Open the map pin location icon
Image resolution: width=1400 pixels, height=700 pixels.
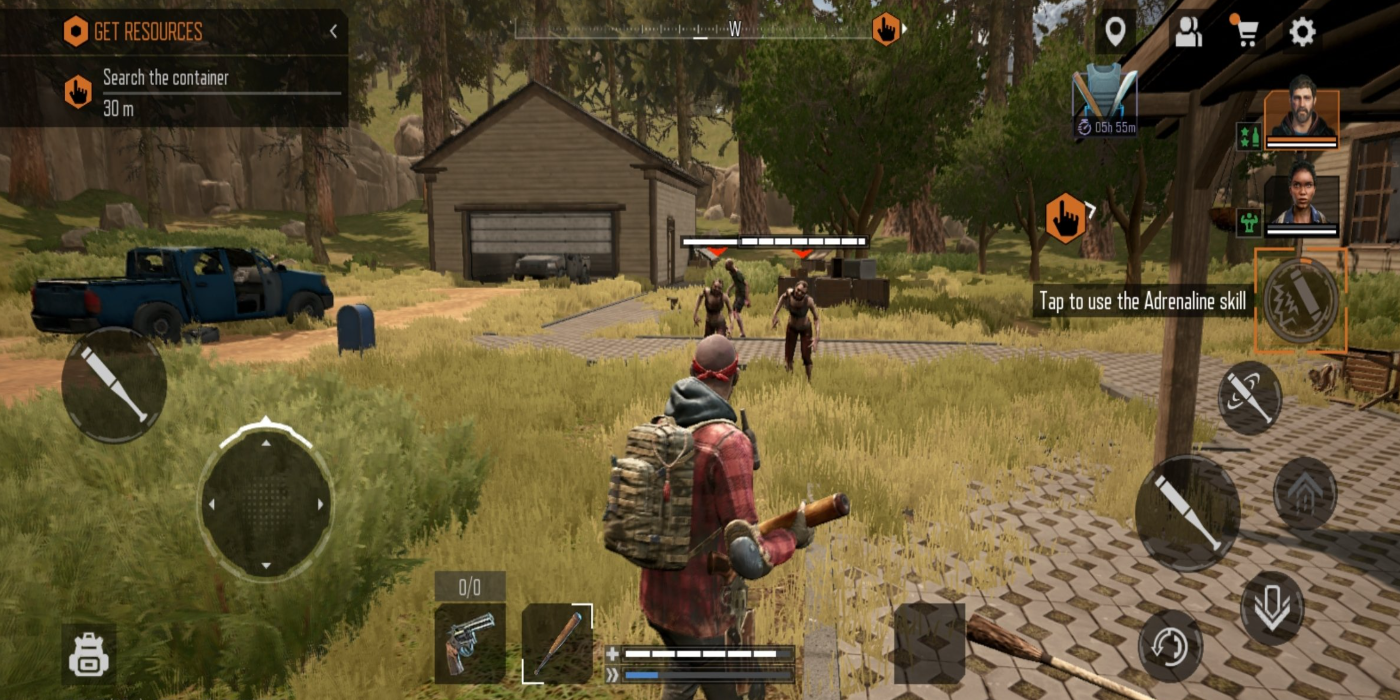(1115, 33)
